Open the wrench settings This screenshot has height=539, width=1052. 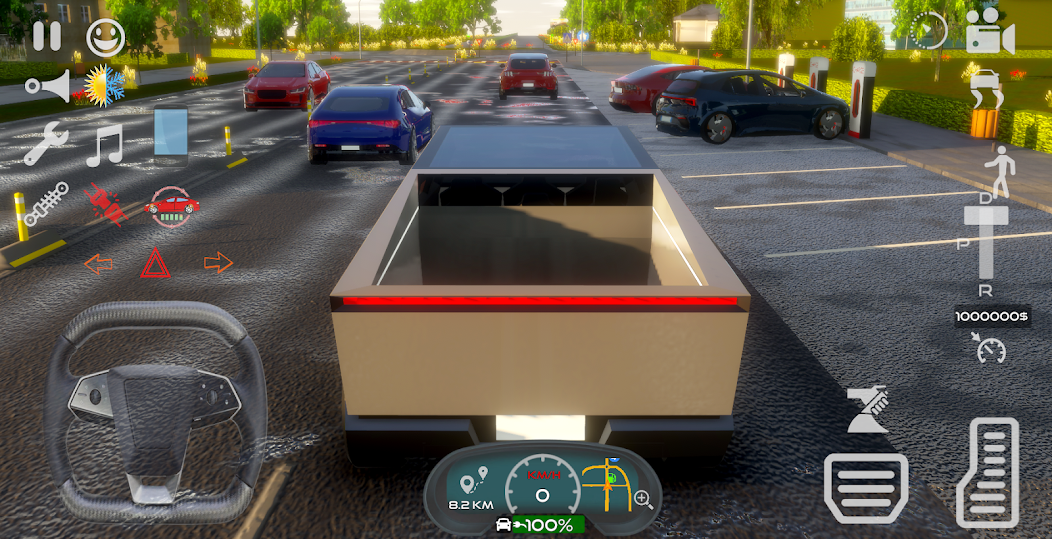point(45,144)
